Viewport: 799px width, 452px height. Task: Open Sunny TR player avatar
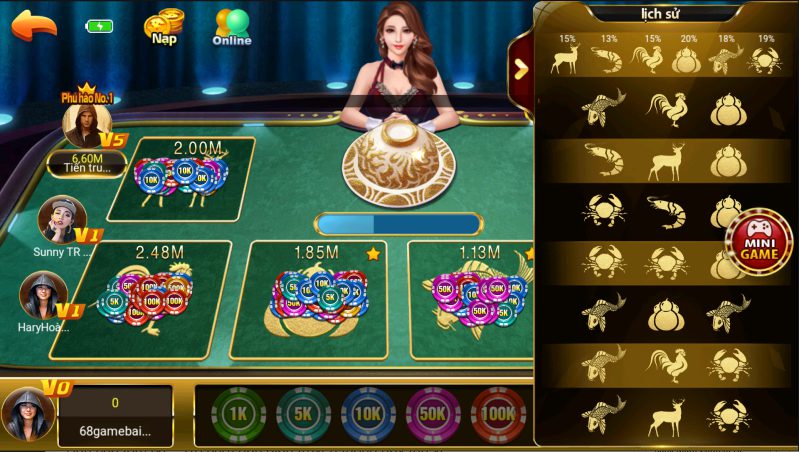pos(60,219)
